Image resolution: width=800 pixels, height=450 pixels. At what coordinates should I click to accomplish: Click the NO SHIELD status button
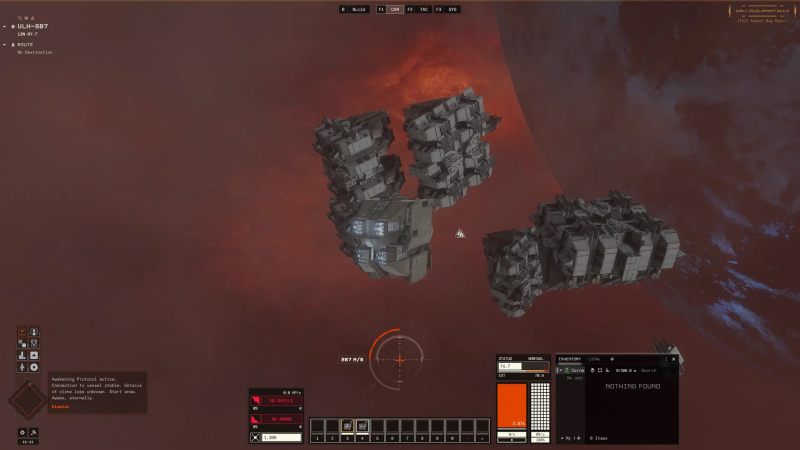click(x=283, y=401)
